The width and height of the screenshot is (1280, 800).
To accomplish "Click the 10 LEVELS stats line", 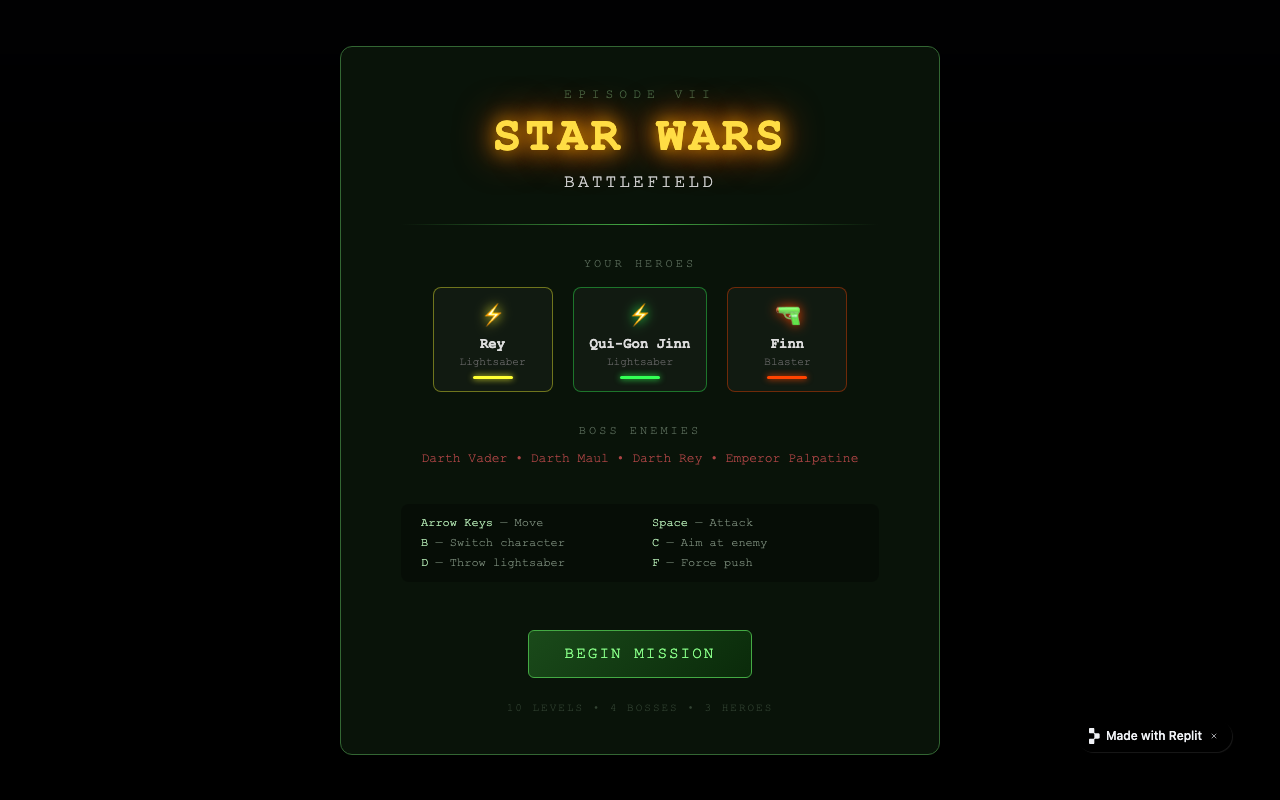I will pyautogui.click(x=640, y=708).
